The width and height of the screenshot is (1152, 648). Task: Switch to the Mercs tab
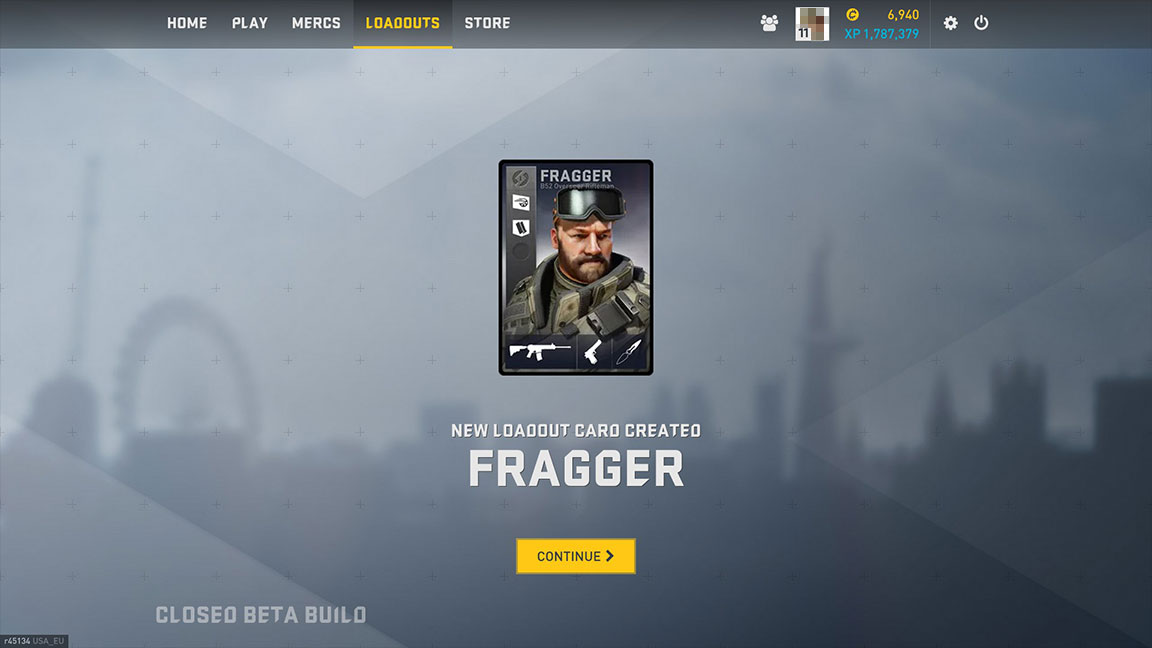pos(316,23)
